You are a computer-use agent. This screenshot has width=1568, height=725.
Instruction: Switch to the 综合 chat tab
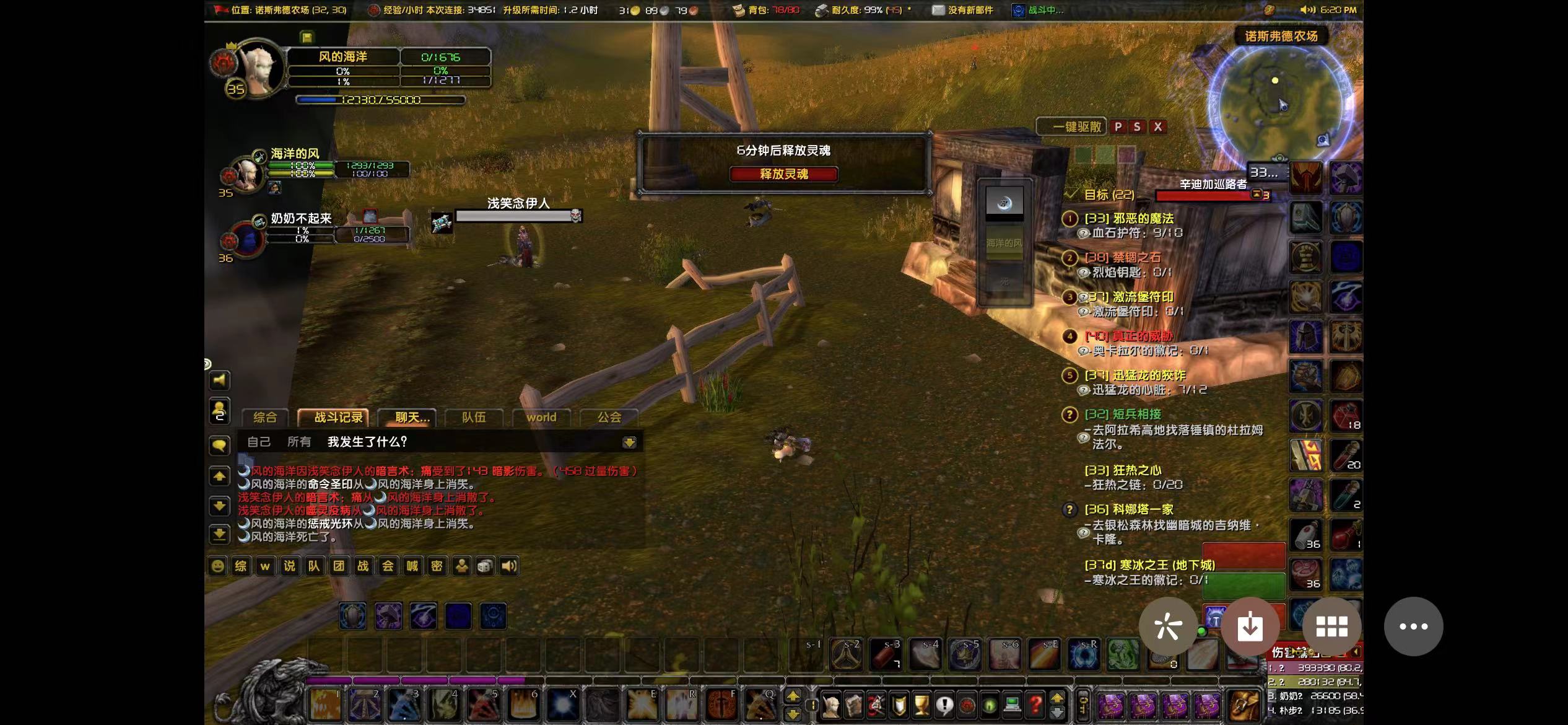click(x=264, y=418)
